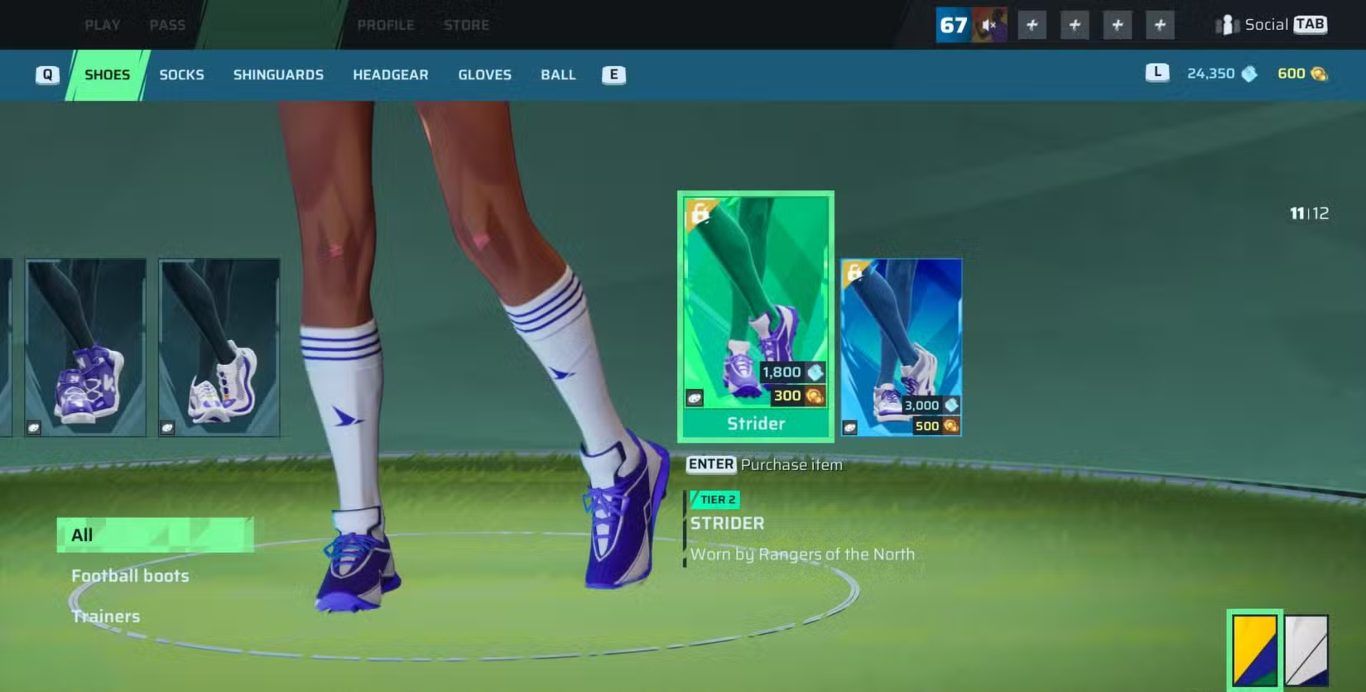Open the Pass menu
Viewport: 1366px width, 692px height.
(167, 25)
